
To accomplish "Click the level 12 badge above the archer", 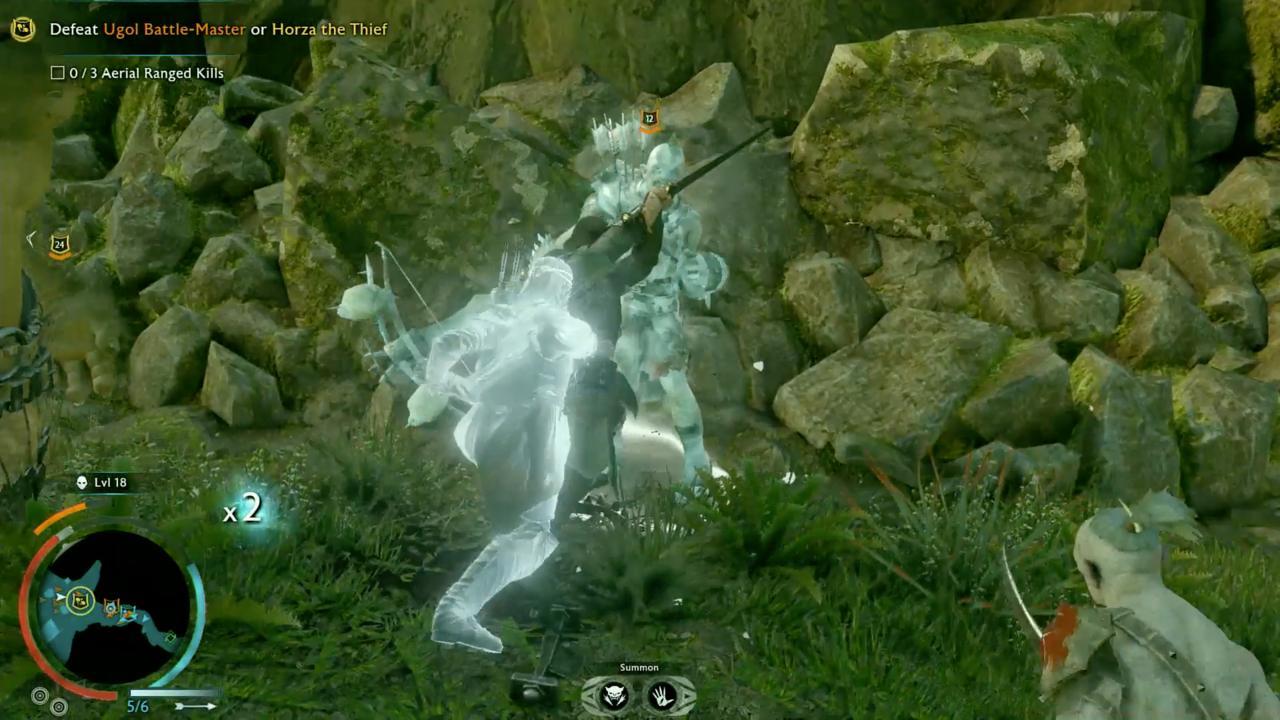I will [x=648, y=117].
